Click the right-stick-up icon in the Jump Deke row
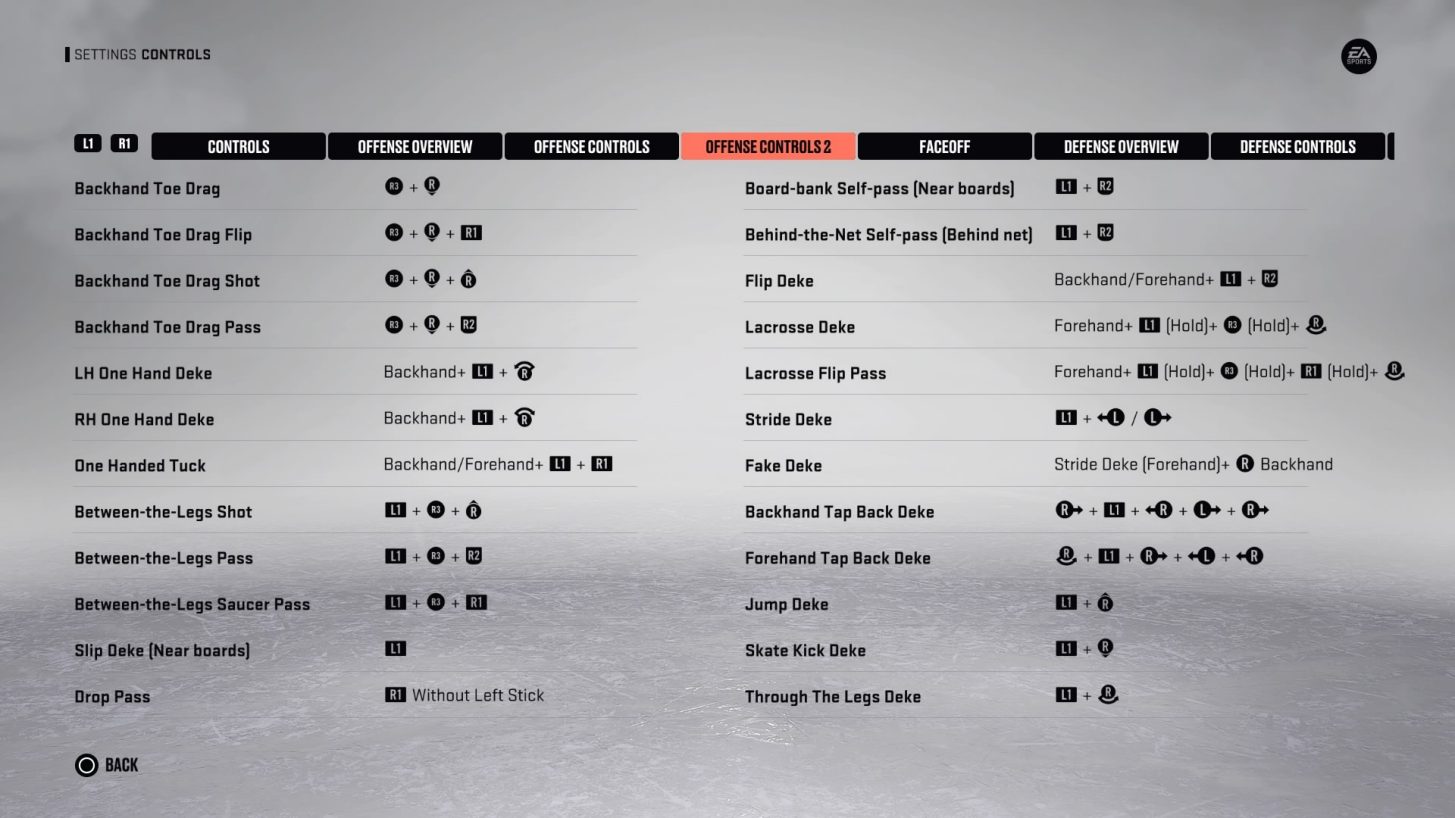Screen dimensions: 1455x818 pos(1107,603)
